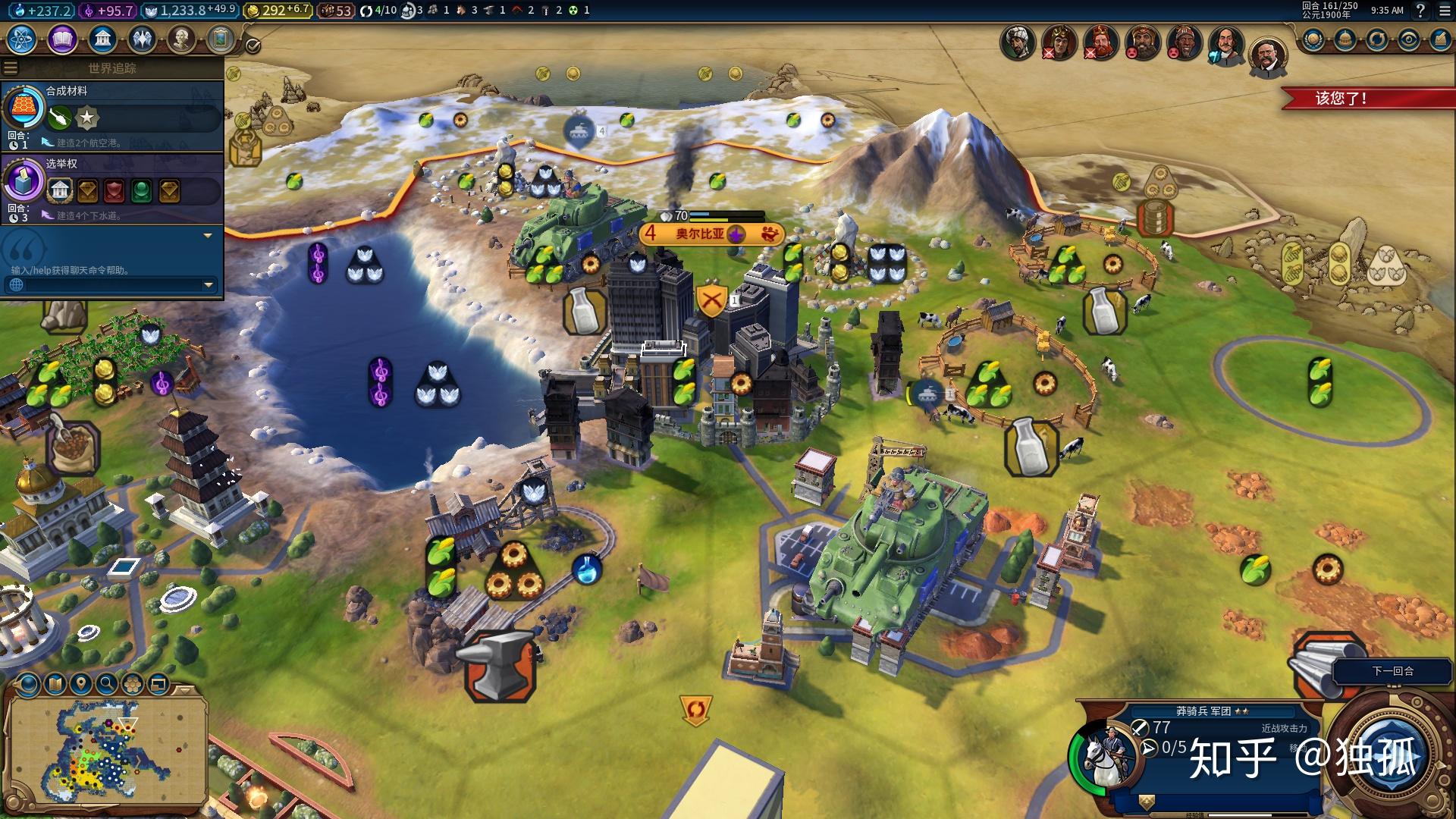The width and height of the screenshot is (1456, 819).
Task: Open the technology tree atom icon
Action: click(x=22, y=38)
